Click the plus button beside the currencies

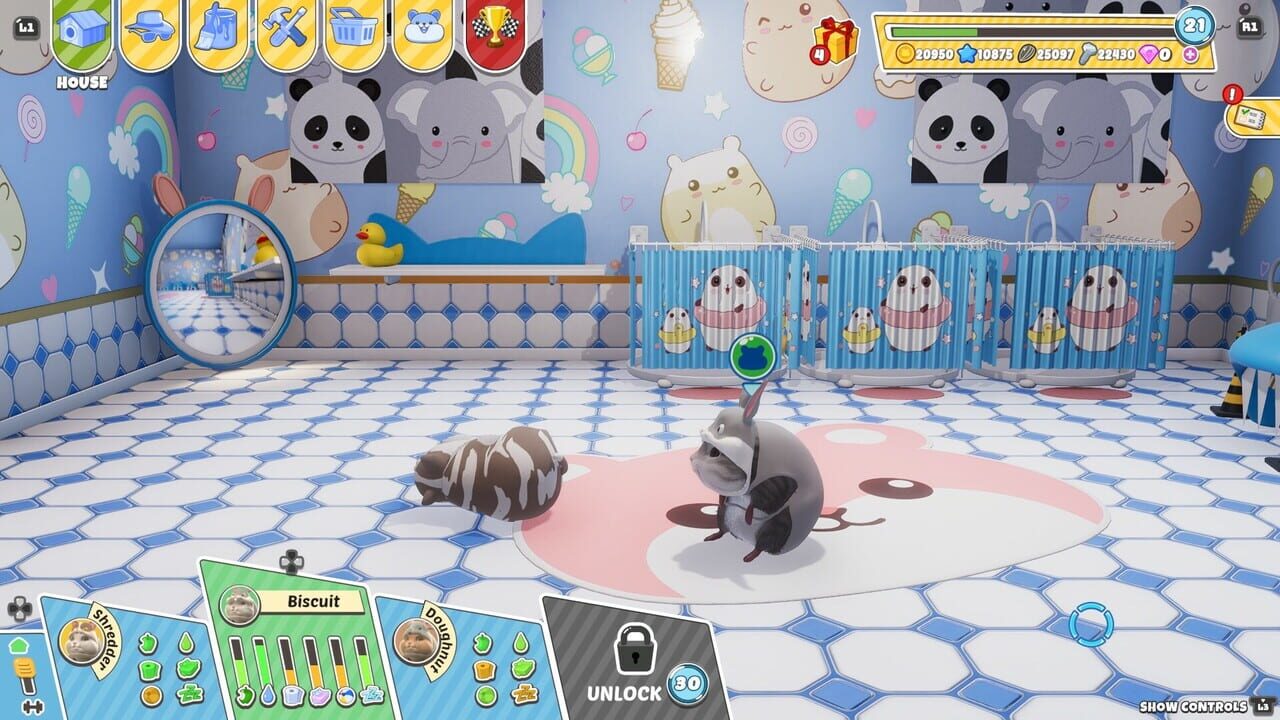1189,56
